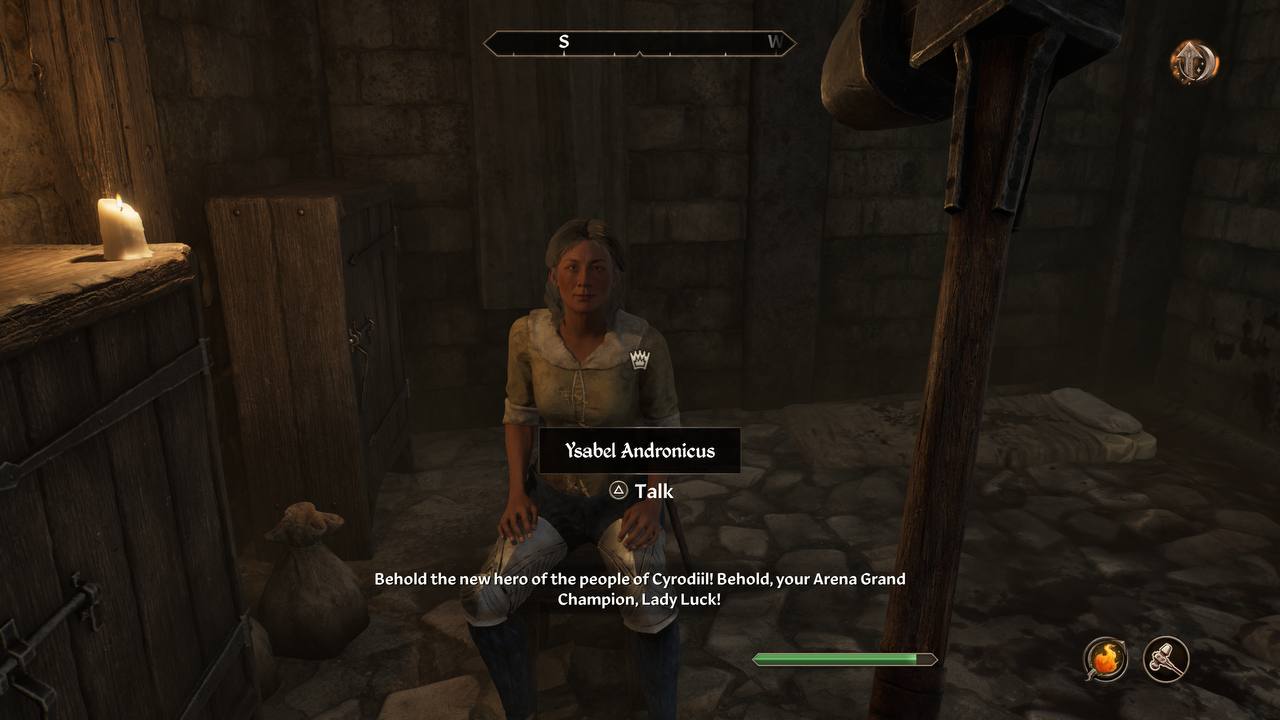Click the compass bar showing S
Viewport: 1280px width, 720px height.
(x=640, y=43)
